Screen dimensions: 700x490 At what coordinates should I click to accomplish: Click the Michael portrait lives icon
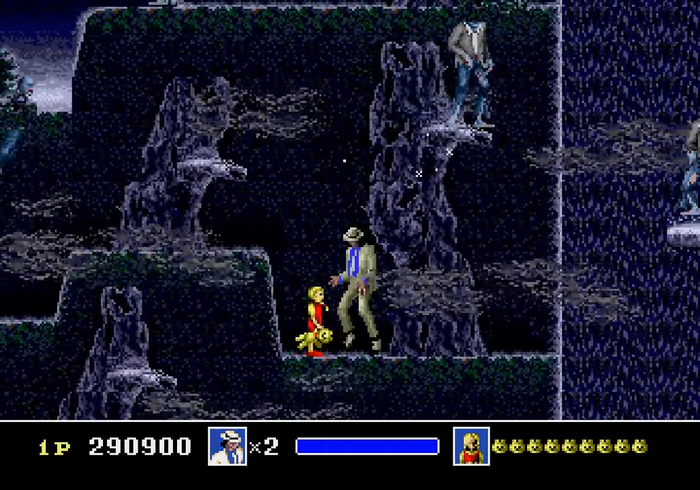[227, 446]
